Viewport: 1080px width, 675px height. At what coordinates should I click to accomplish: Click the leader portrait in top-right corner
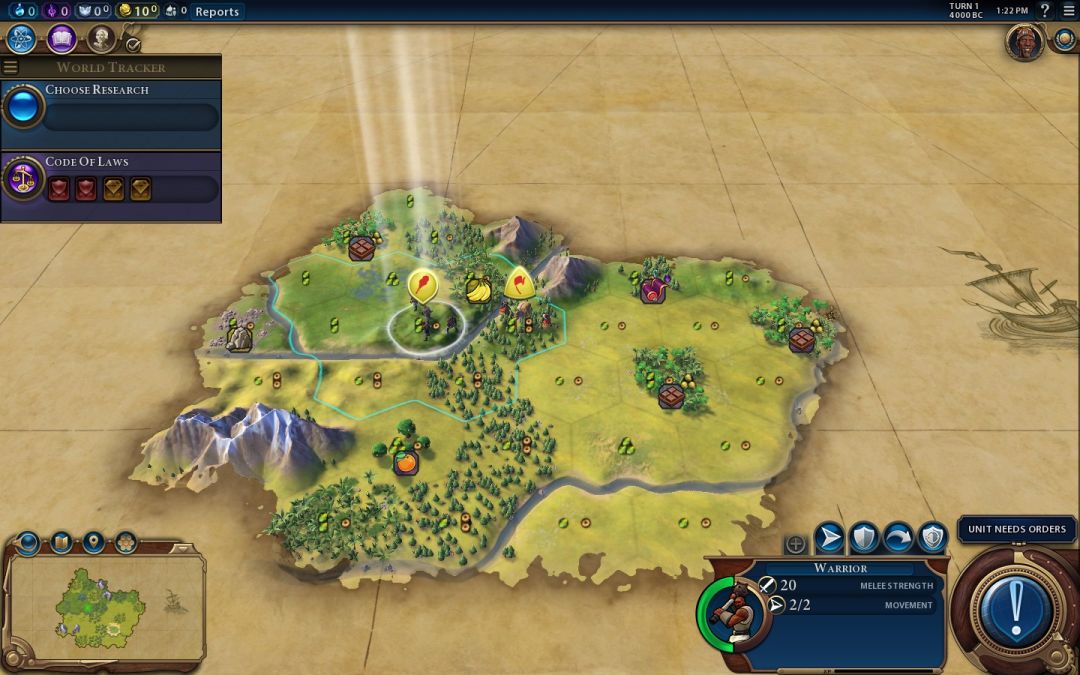coord(1024,42)
